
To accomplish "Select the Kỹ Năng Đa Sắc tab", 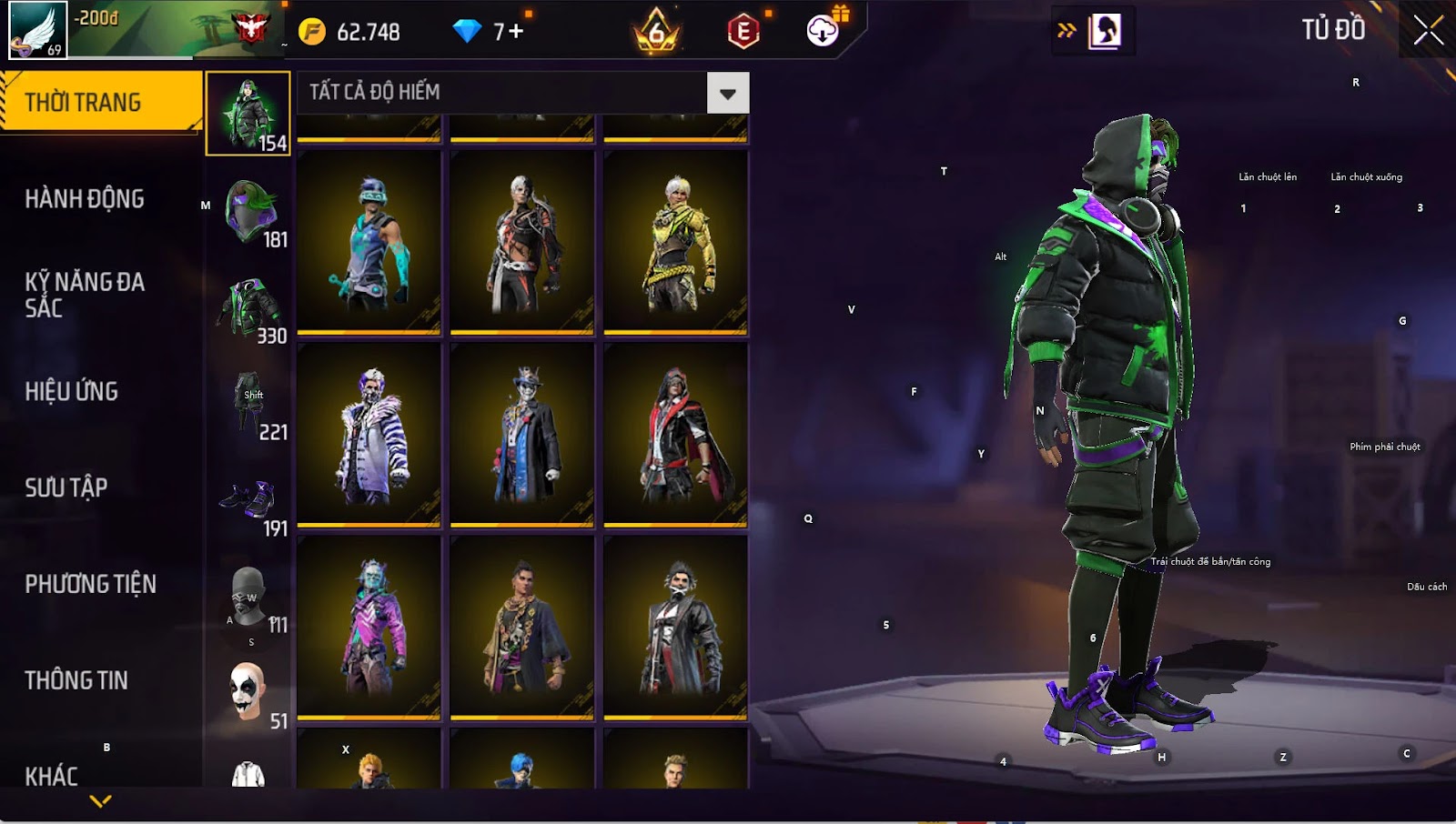I will [85, 295].
